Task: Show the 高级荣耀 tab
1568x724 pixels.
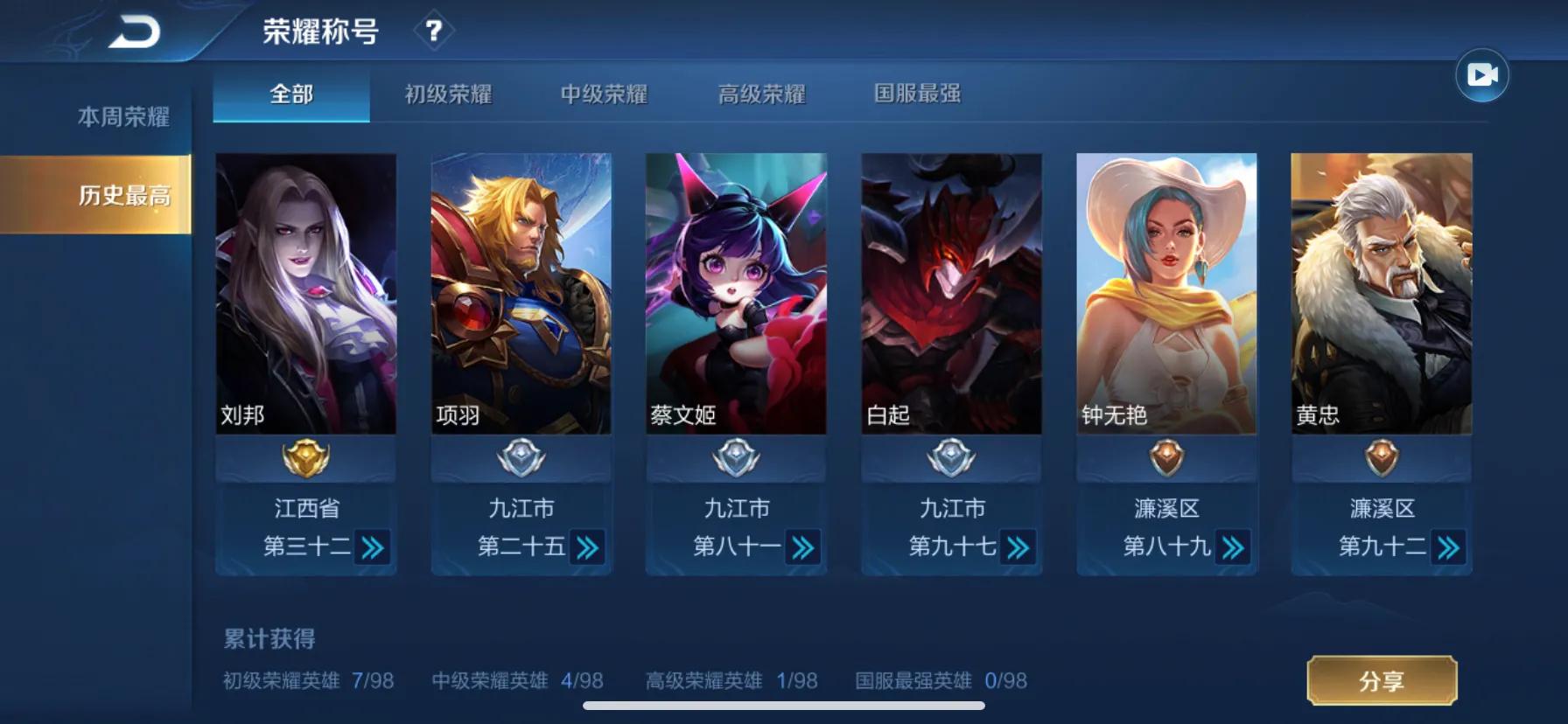Action: (x=761, y=94)
